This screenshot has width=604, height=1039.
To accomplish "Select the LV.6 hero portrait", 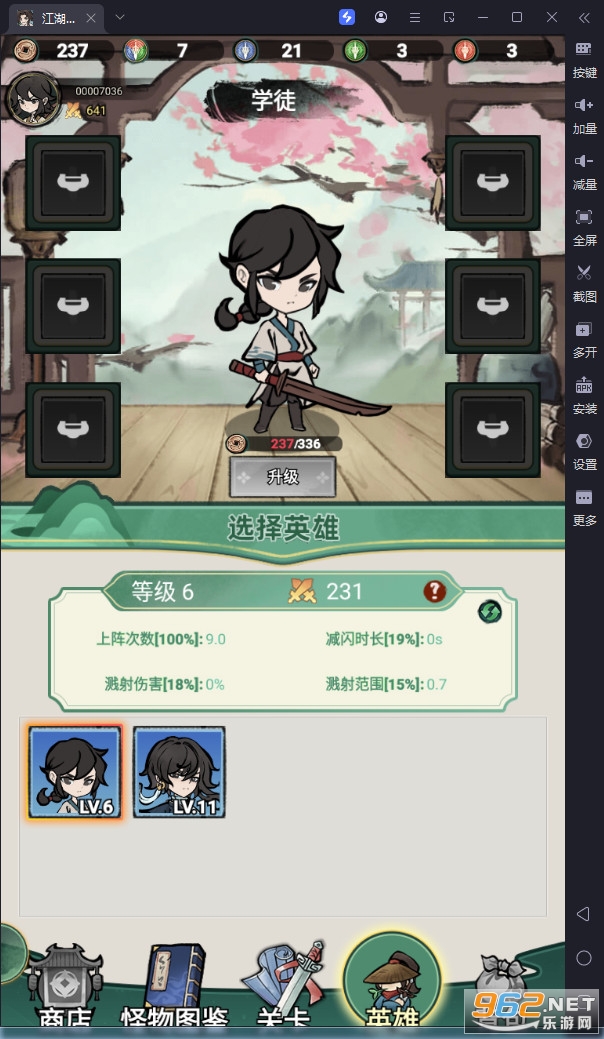I will tap(75, 772).
